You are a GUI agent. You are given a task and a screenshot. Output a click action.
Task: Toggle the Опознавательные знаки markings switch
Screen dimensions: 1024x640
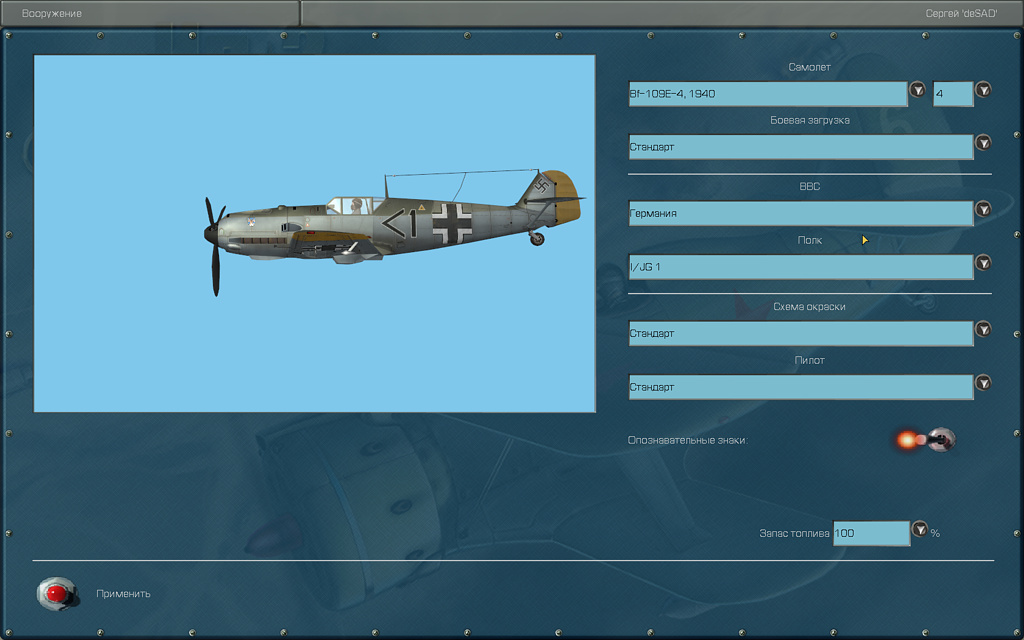point(938,438)
